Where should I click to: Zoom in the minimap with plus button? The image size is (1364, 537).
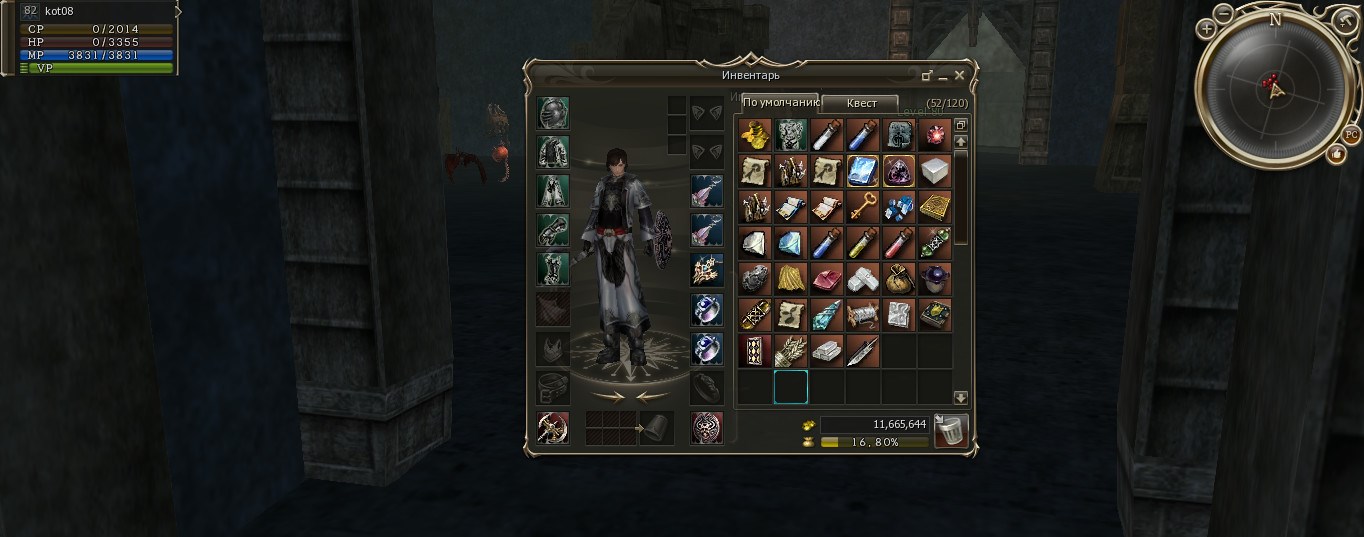(x=1208, y=29)
